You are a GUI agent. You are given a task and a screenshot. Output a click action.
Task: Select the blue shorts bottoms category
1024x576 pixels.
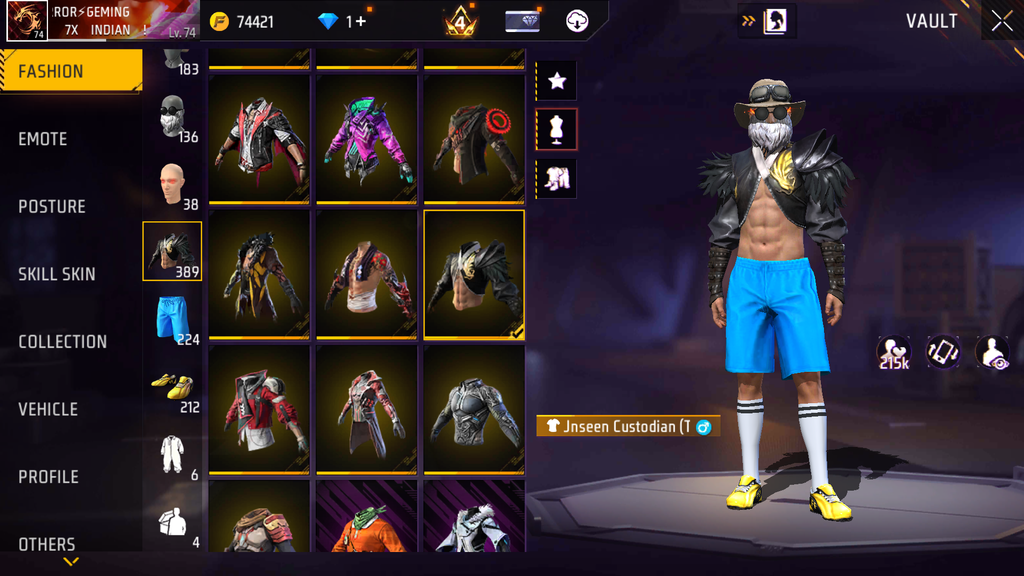point(173,319)
